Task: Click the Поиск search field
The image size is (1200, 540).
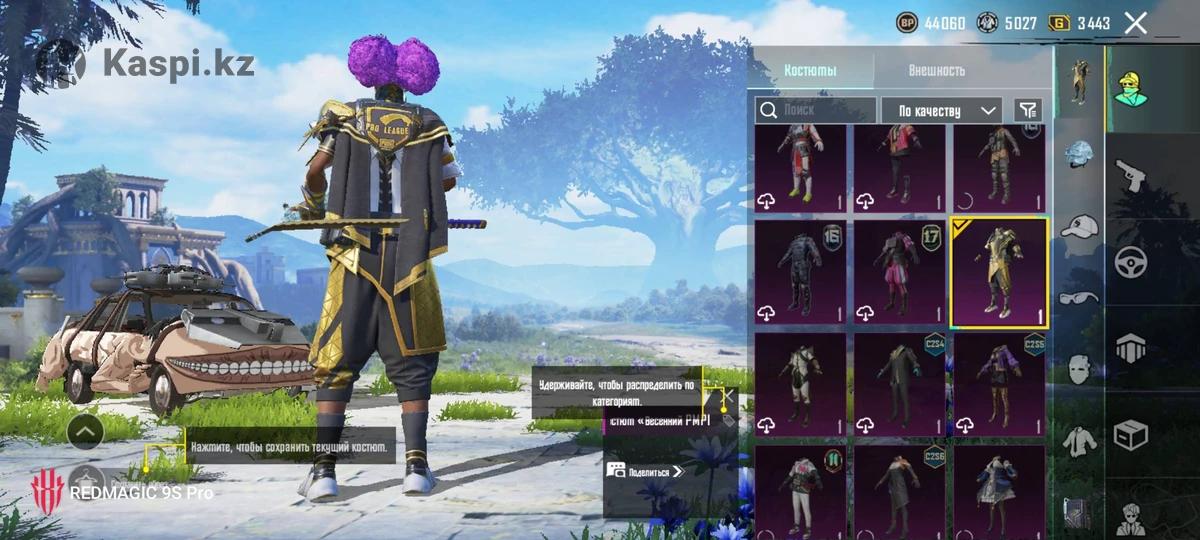Action: click(815, 110)
